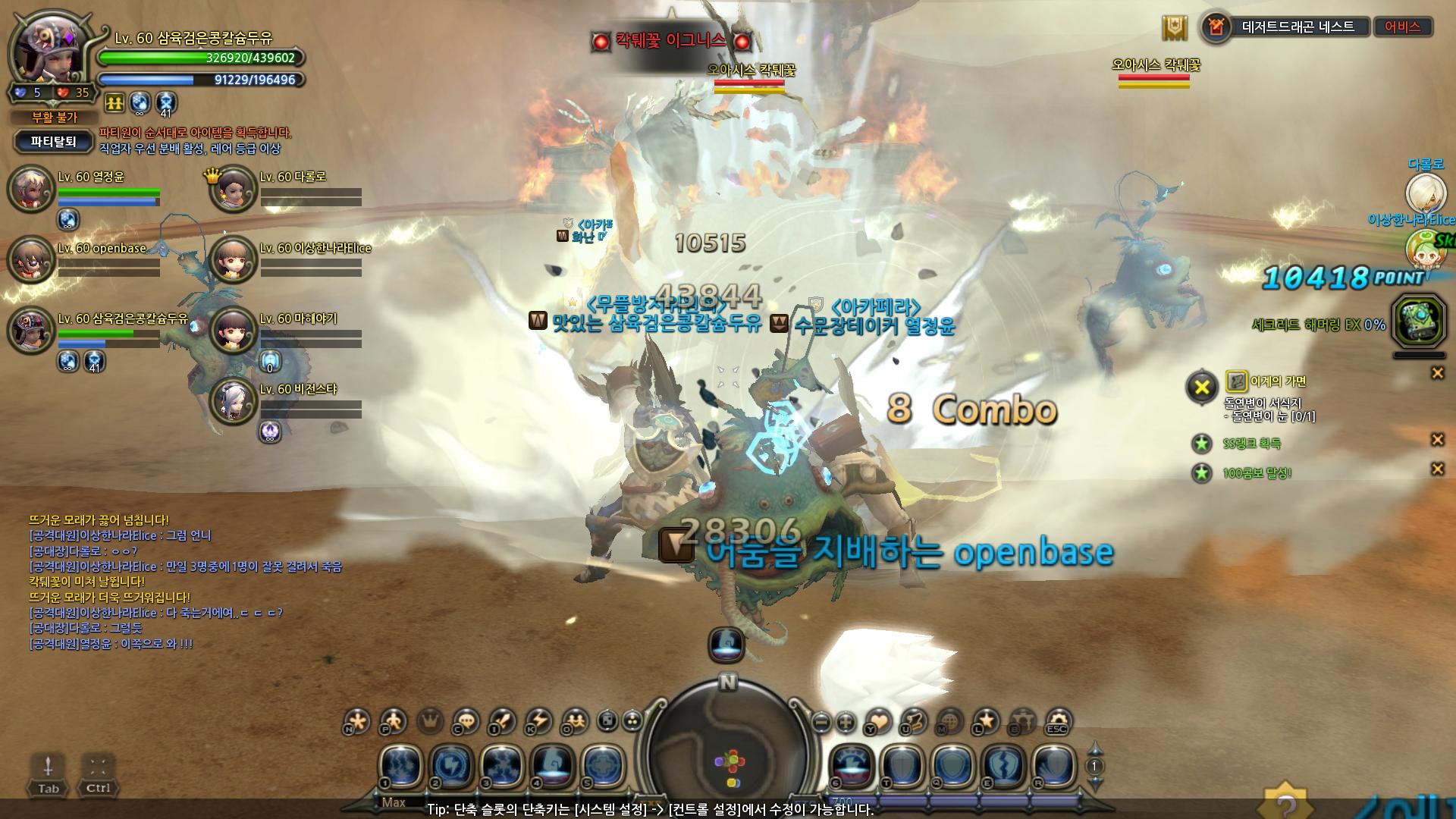The height and width of the screenshot is (819, 1456).
Task: Select party member 비전스타's portrait
Action: click(233, 400)
